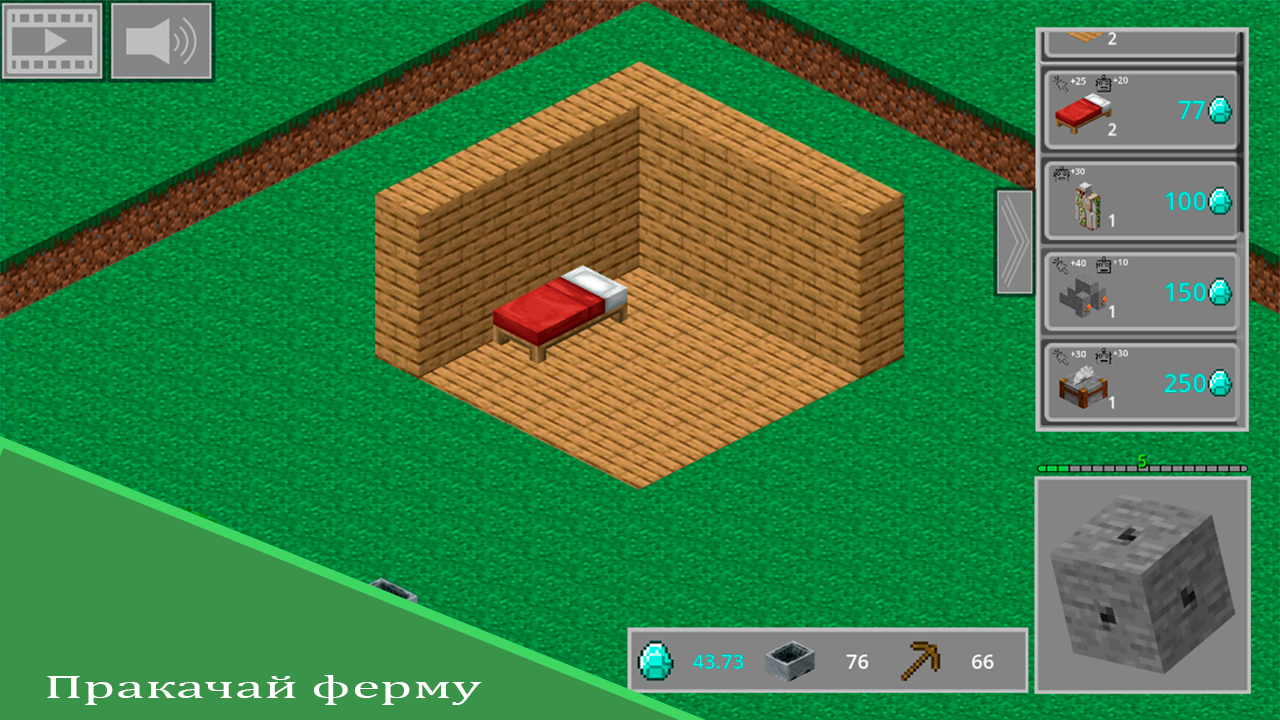Click the diamond currency icon next to 43.73

click(x=657, y=660)
